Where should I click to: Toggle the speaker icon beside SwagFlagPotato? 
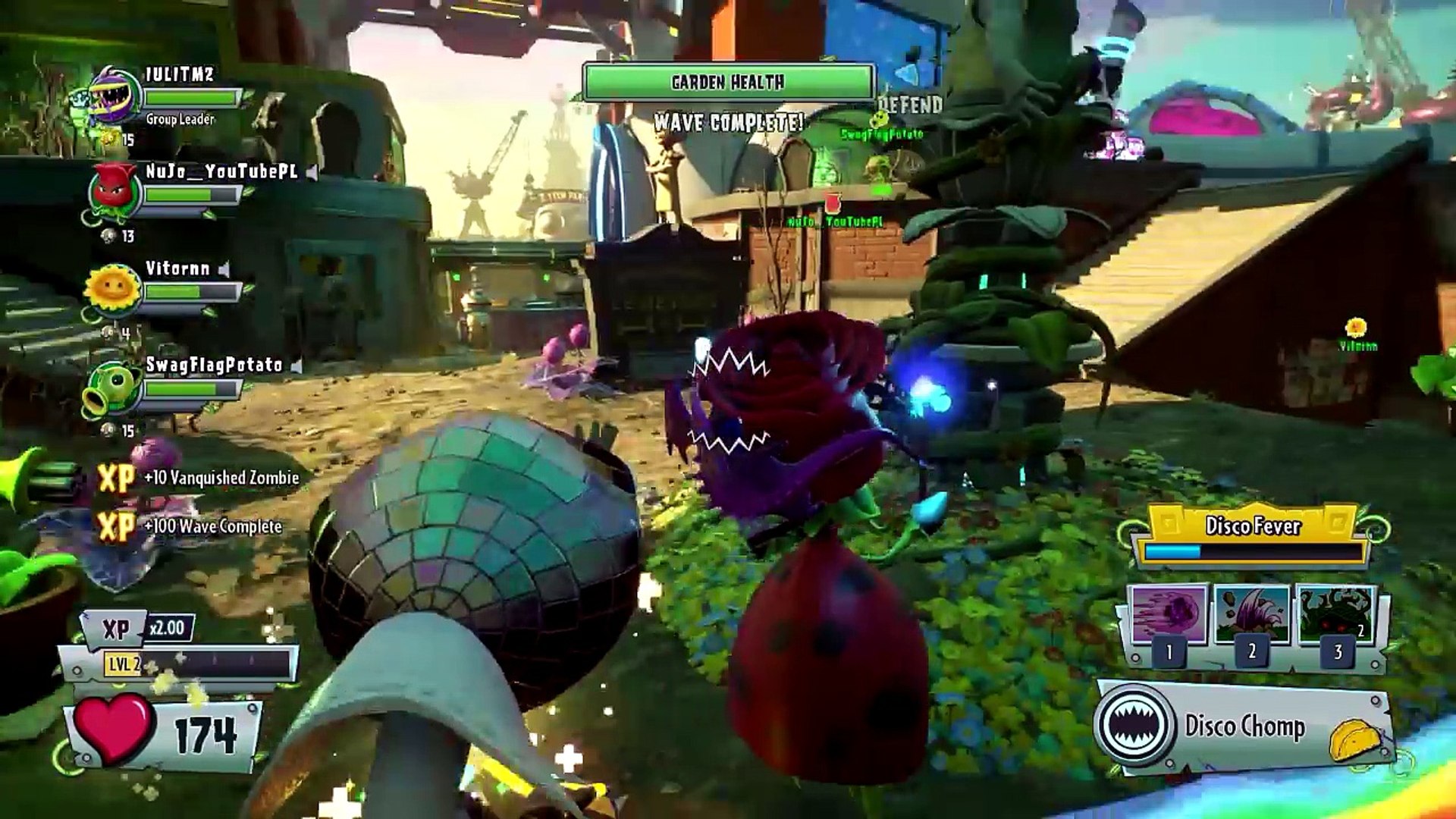pyautogui.click(x=297, y=366)
